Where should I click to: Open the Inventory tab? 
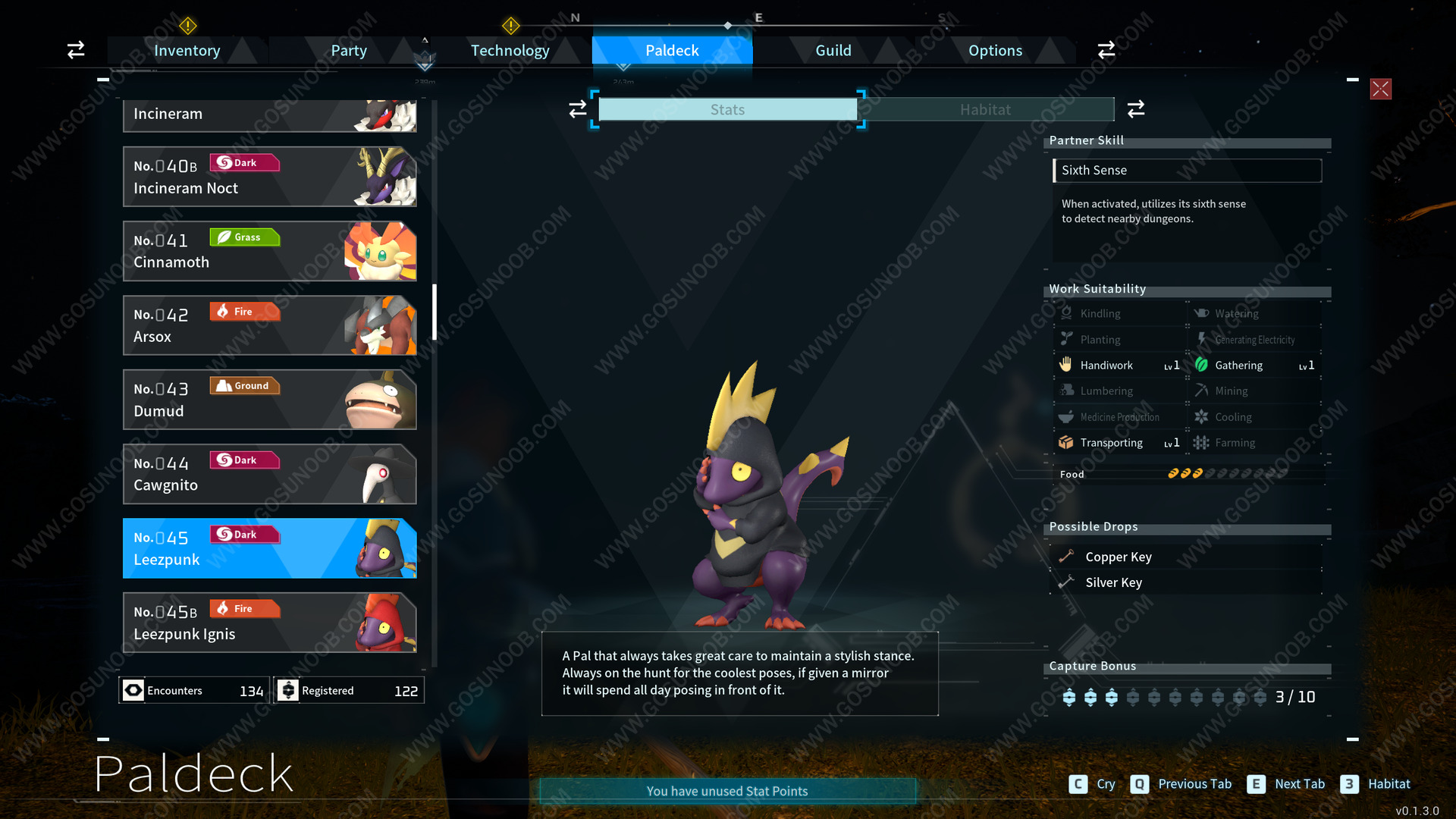[x=187, y=51]
